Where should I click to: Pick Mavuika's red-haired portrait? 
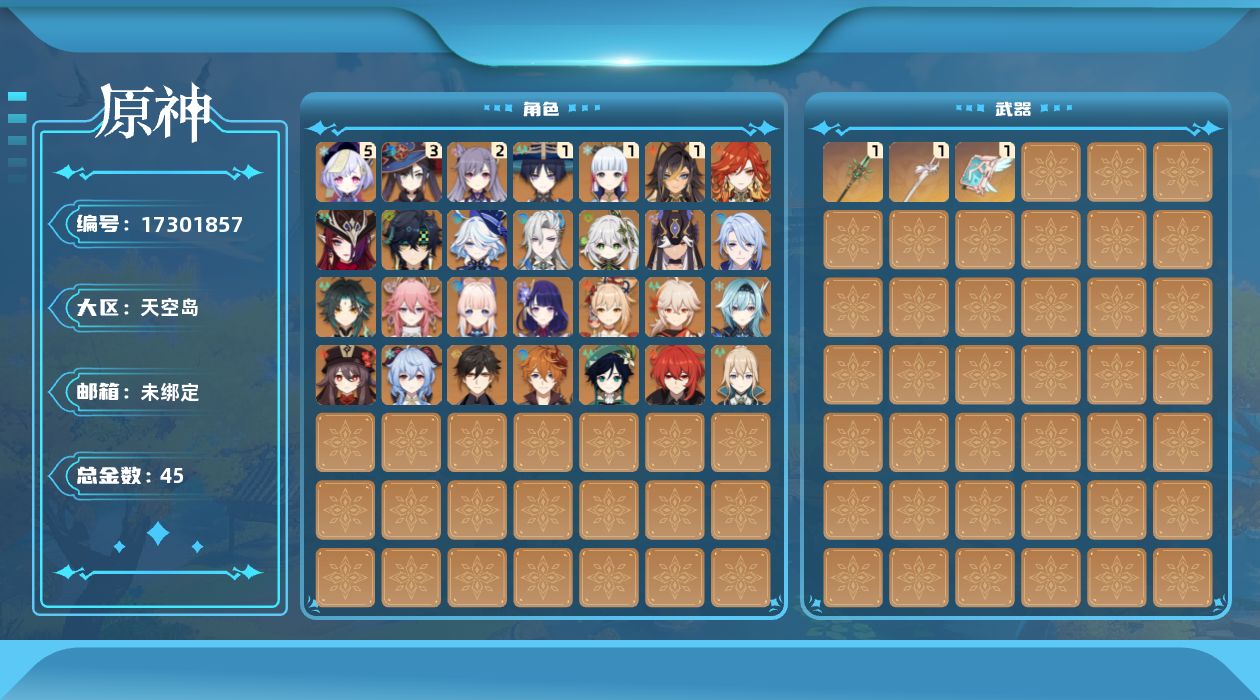click(741, 172)
